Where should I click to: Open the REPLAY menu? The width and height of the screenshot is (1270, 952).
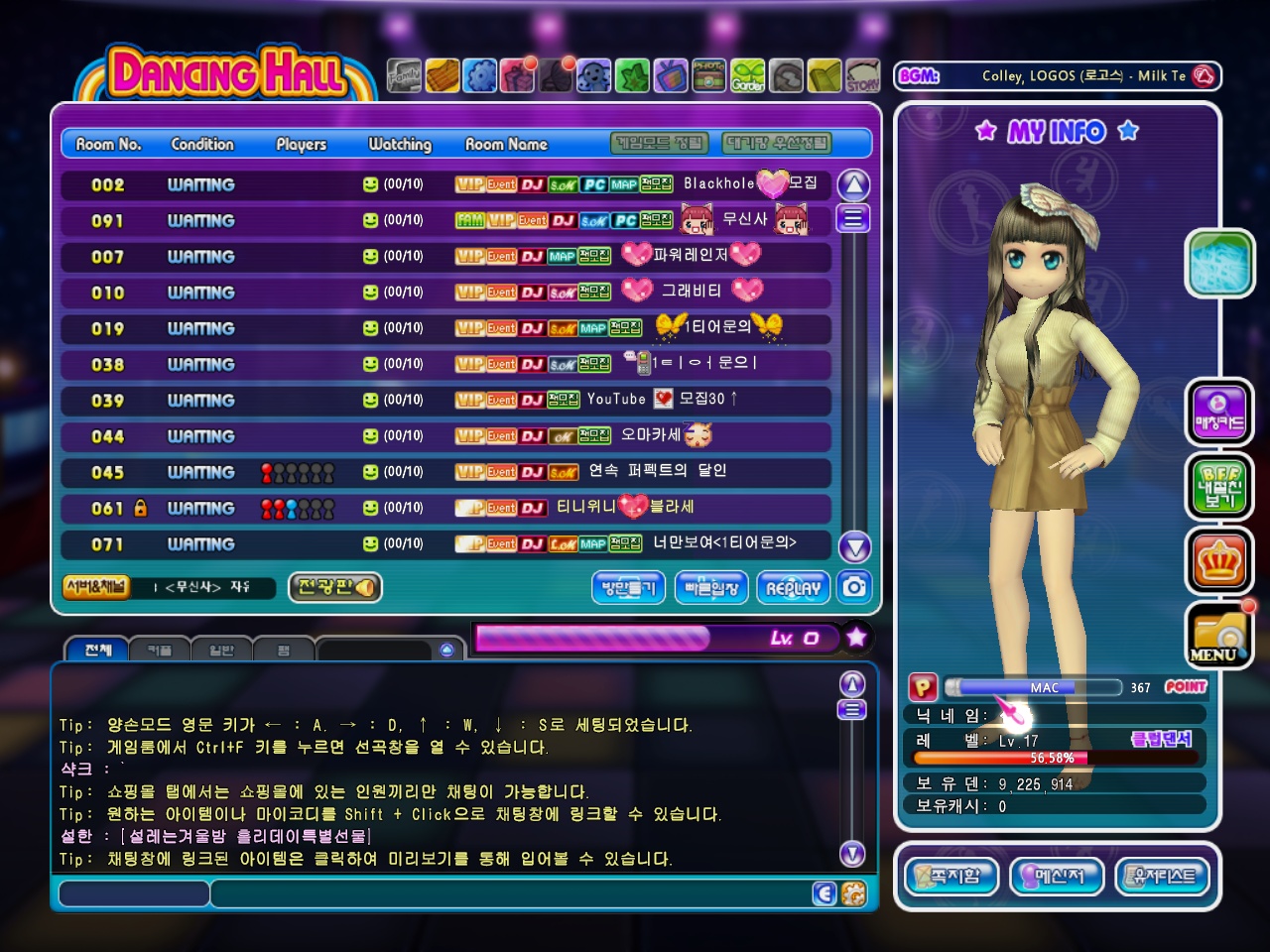[794, 588]
